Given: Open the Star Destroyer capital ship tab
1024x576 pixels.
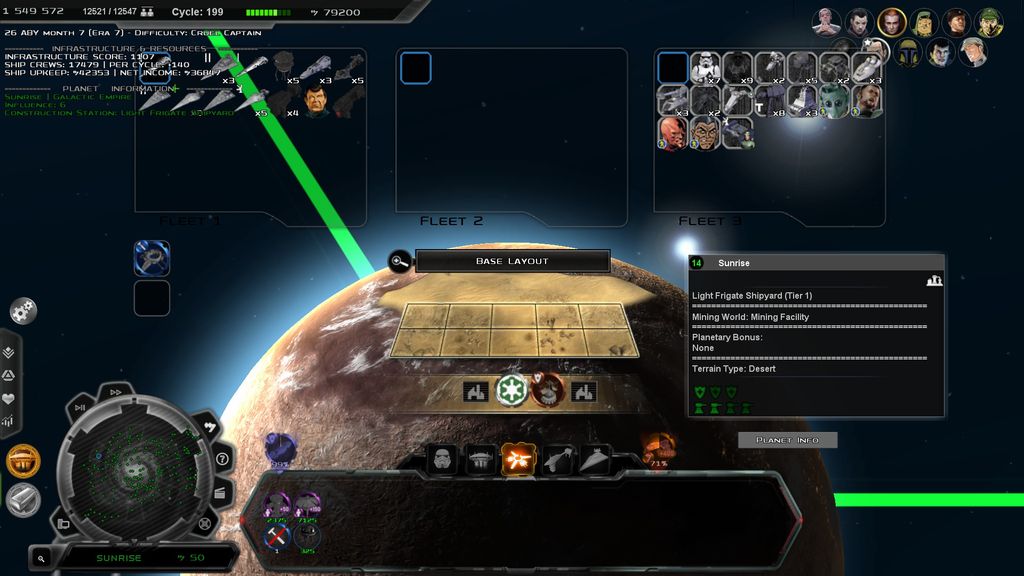Looking at the screenshot, I should pos(595,459).
